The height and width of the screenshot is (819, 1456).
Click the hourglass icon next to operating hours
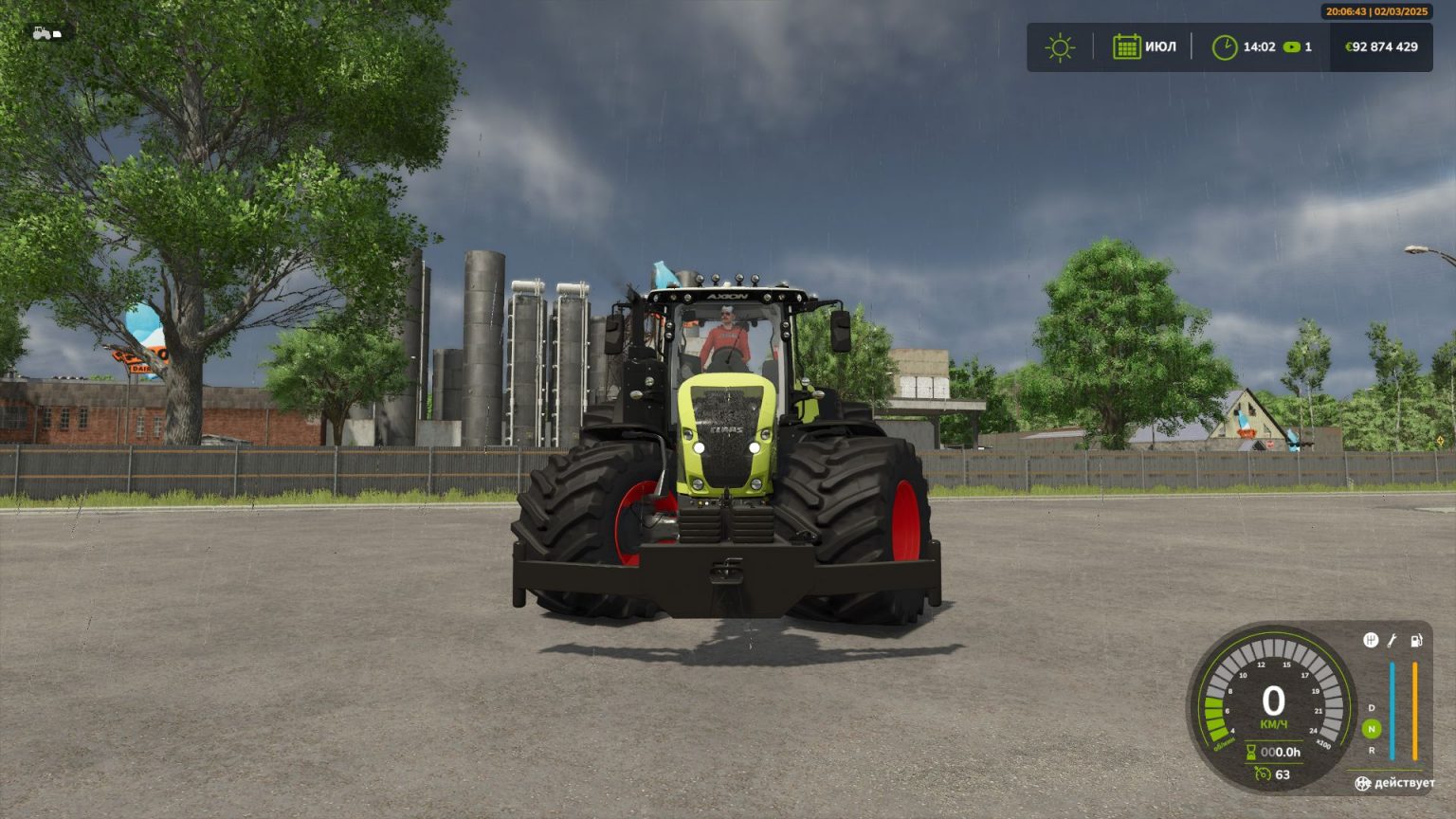(1251, 751)
